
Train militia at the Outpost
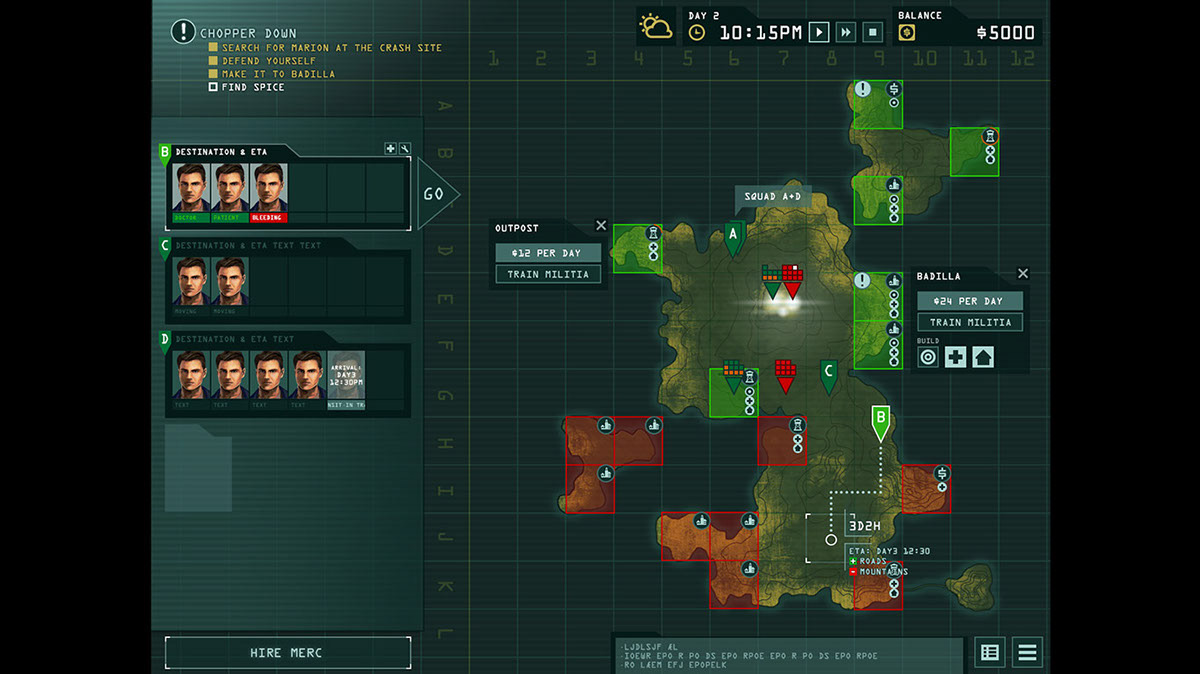548,274
